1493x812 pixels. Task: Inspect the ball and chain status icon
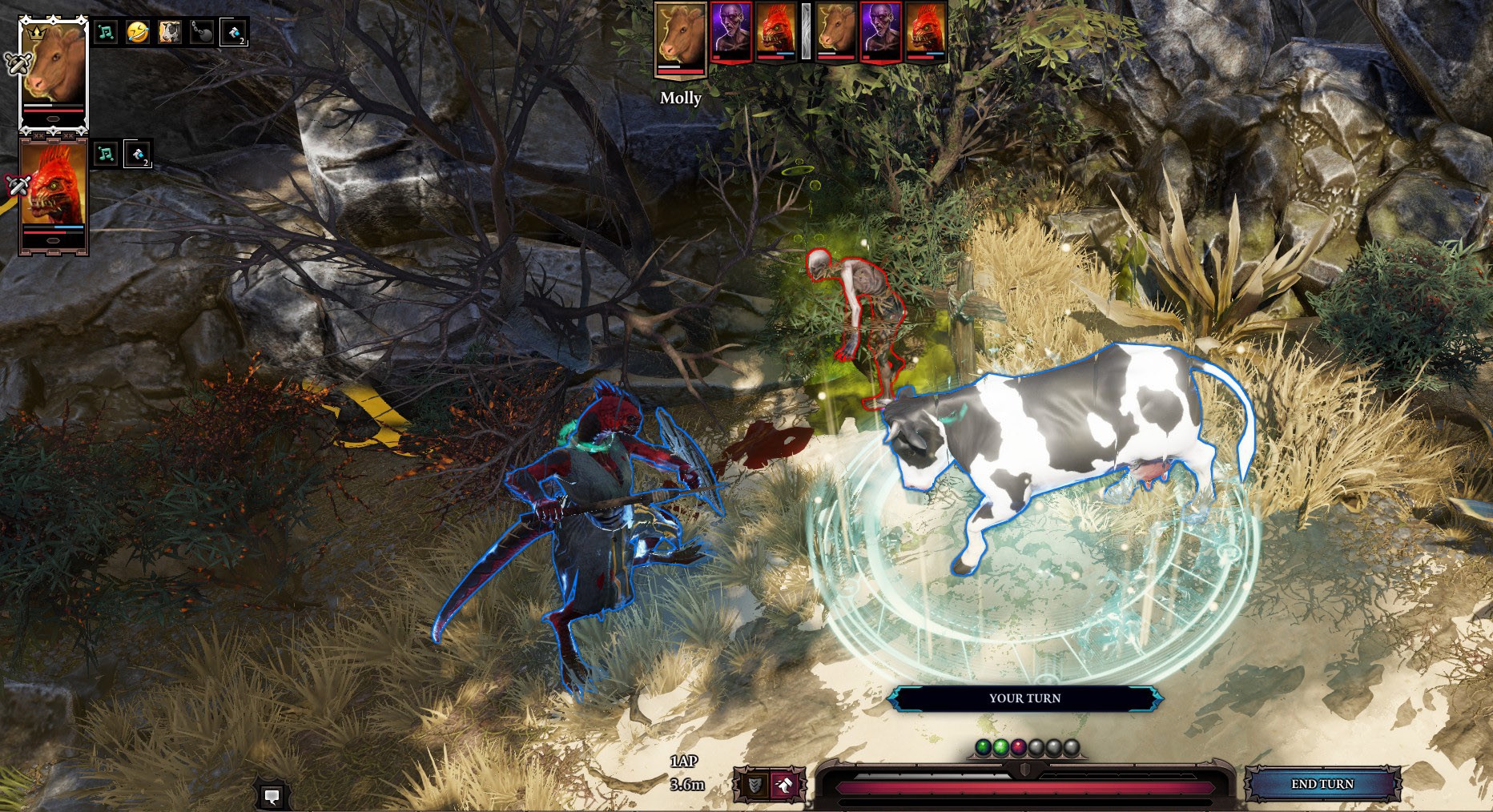(x=201, y=33)
